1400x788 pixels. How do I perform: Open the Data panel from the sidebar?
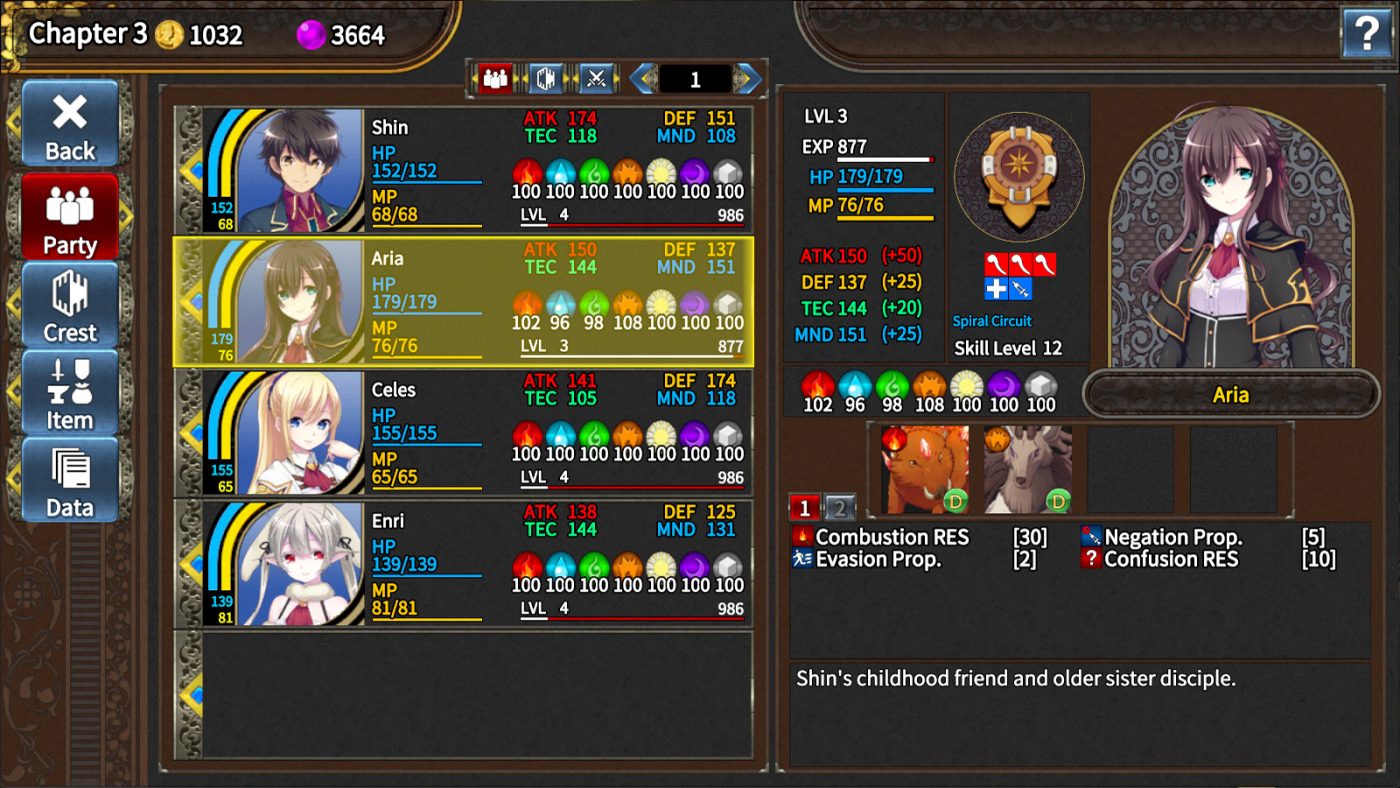pyautogui.click(x=68, y=480)
